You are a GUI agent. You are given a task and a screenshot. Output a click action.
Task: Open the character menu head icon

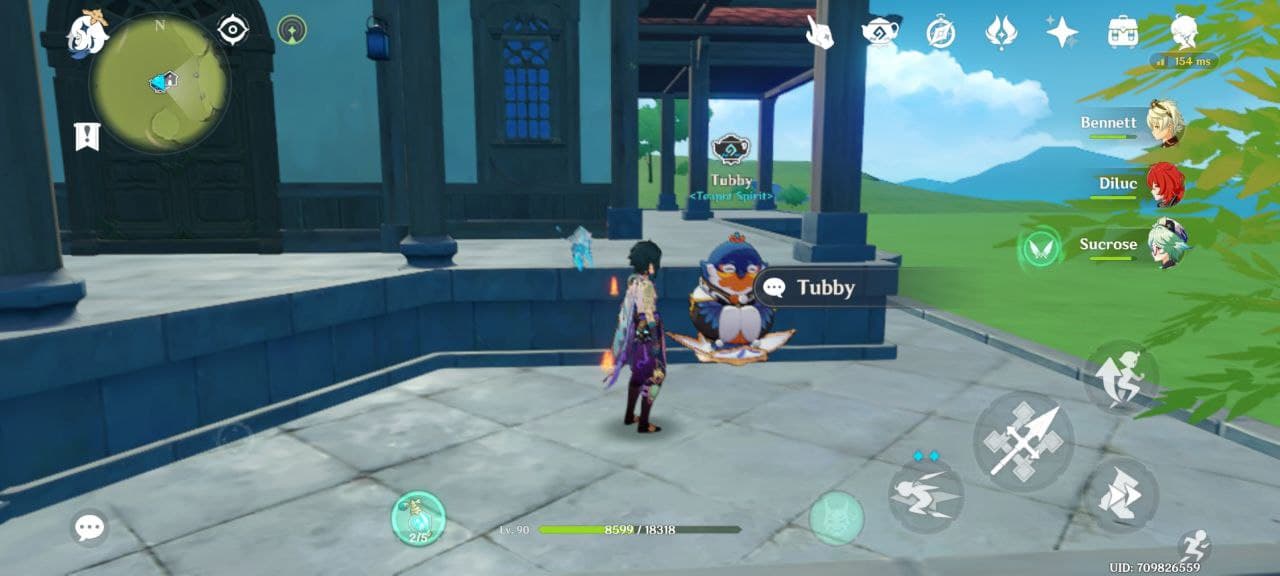click(1185, 30)
